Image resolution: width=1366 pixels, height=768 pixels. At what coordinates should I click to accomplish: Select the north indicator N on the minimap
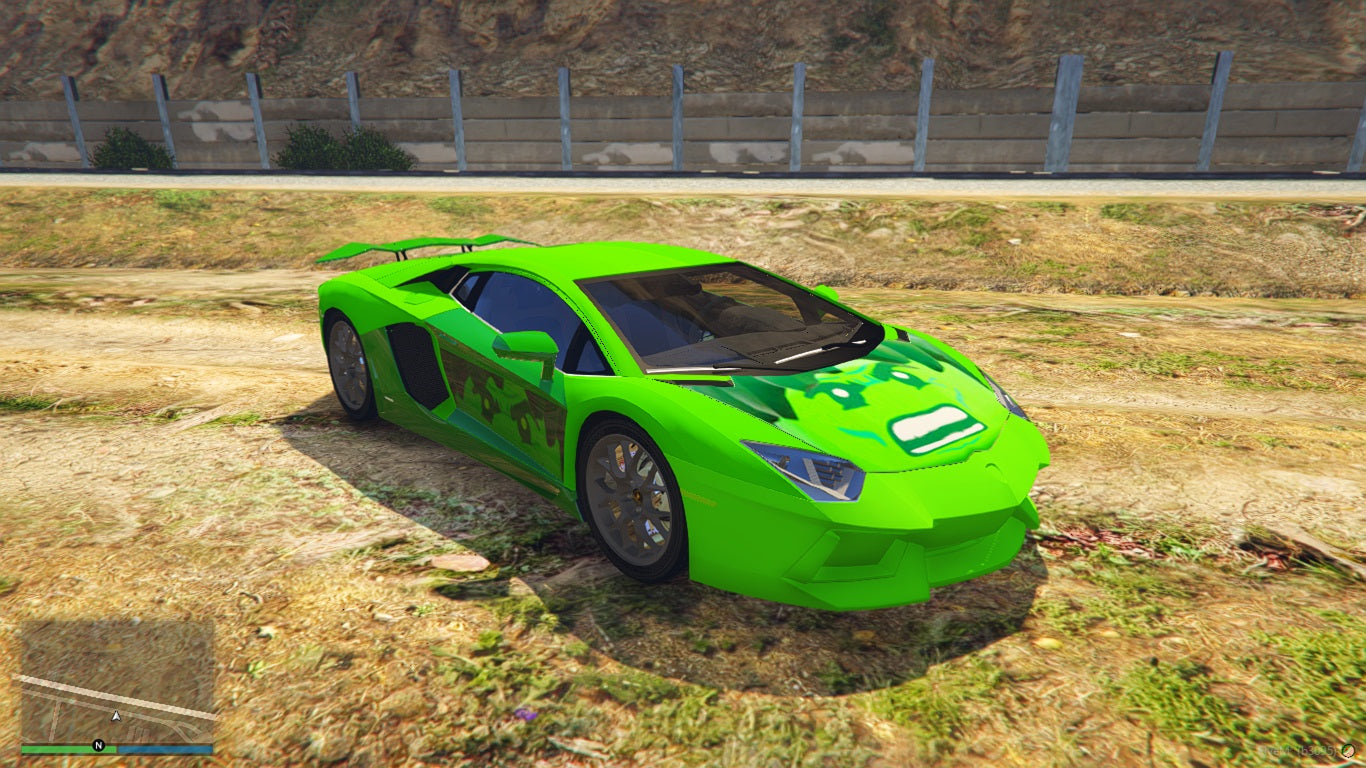click(x=98, y=746)
